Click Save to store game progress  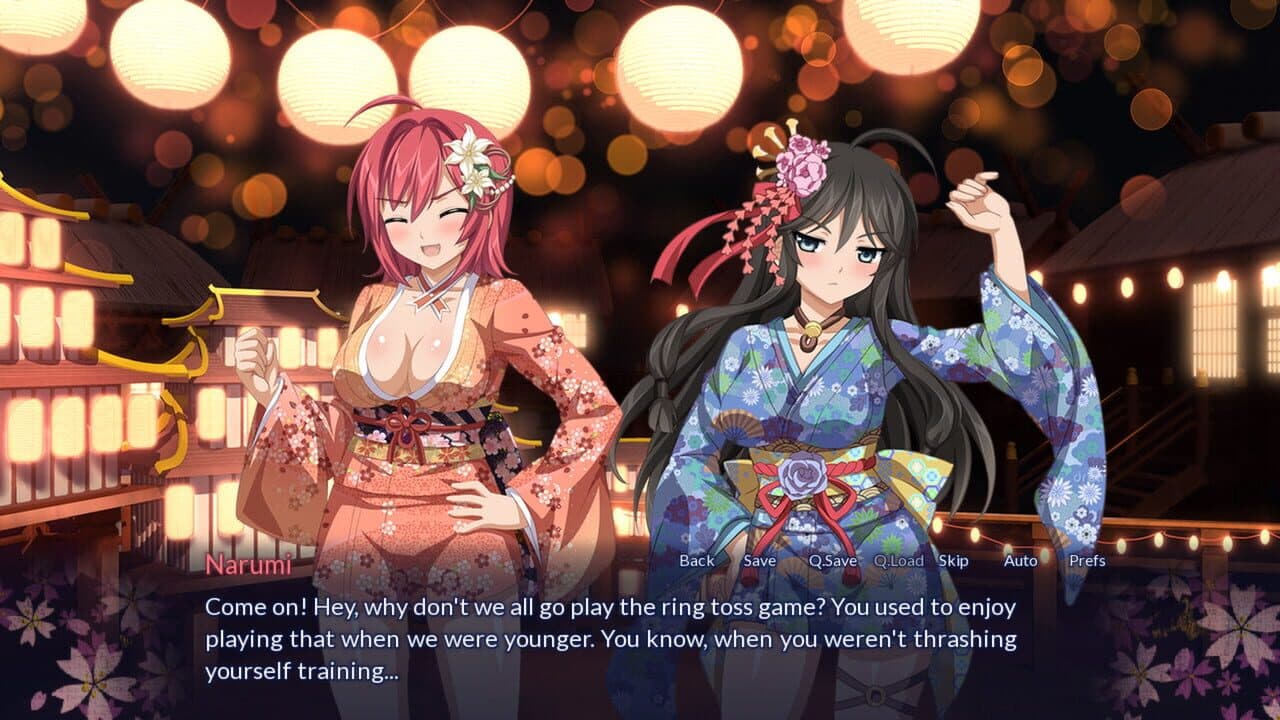tap(758, 561)
